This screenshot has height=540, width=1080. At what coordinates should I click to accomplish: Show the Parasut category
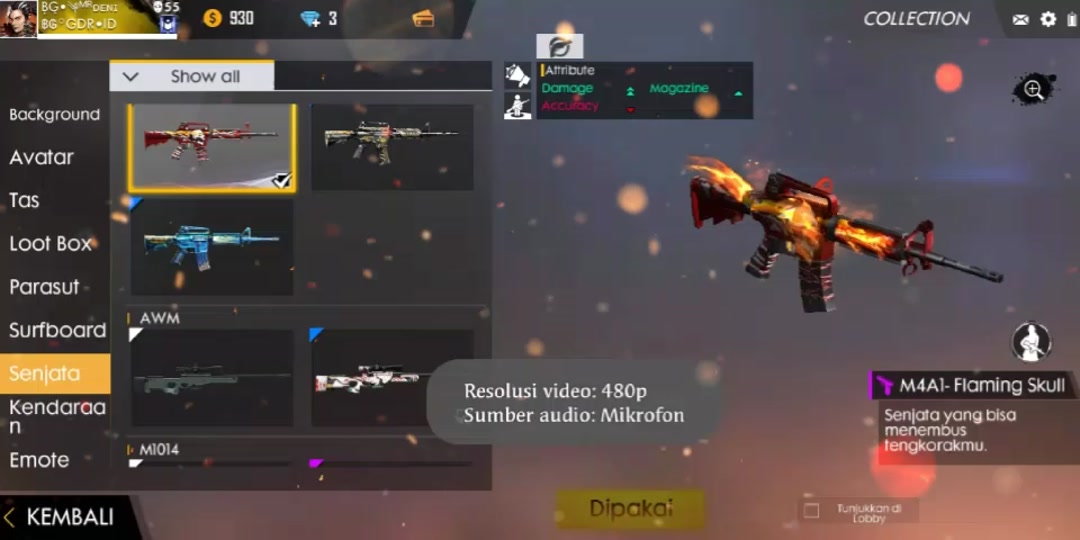coord(44,287)
